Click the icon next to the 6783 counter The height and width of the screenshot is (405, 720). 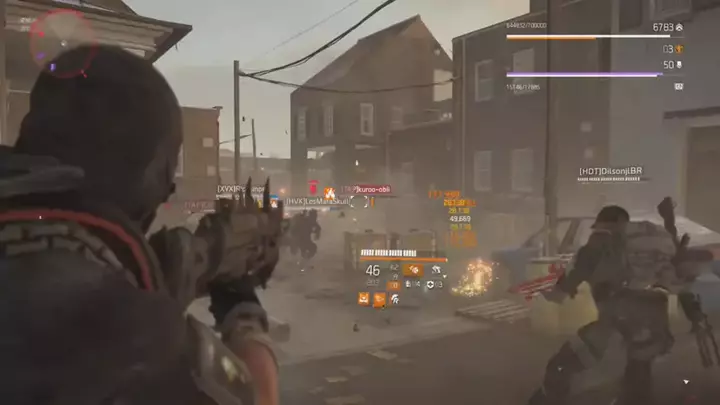(x=679, y=27)
